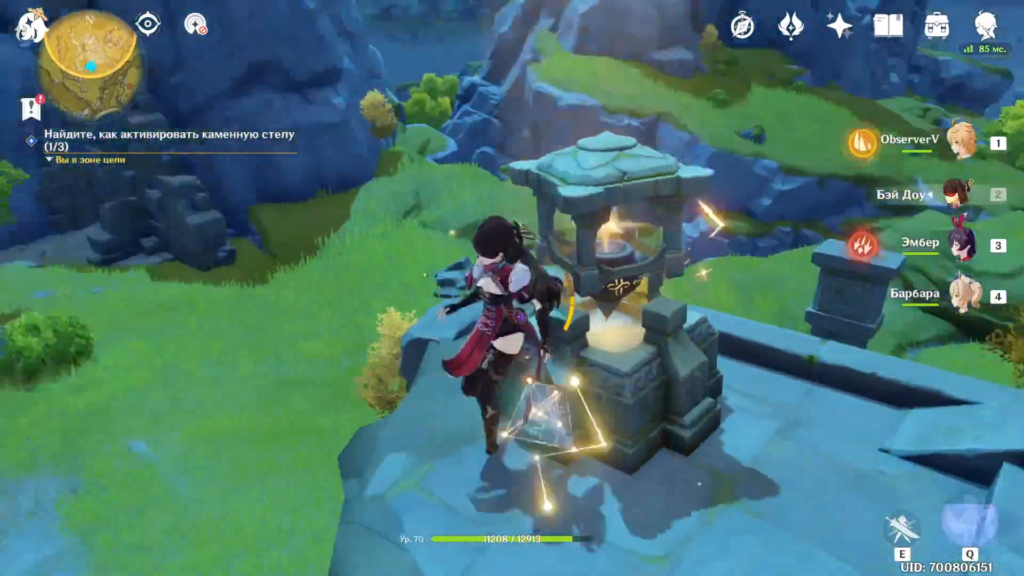The height and width of the screenshot is (576, 1024).
Task: Open the map via the minimap
Action: 90,66
